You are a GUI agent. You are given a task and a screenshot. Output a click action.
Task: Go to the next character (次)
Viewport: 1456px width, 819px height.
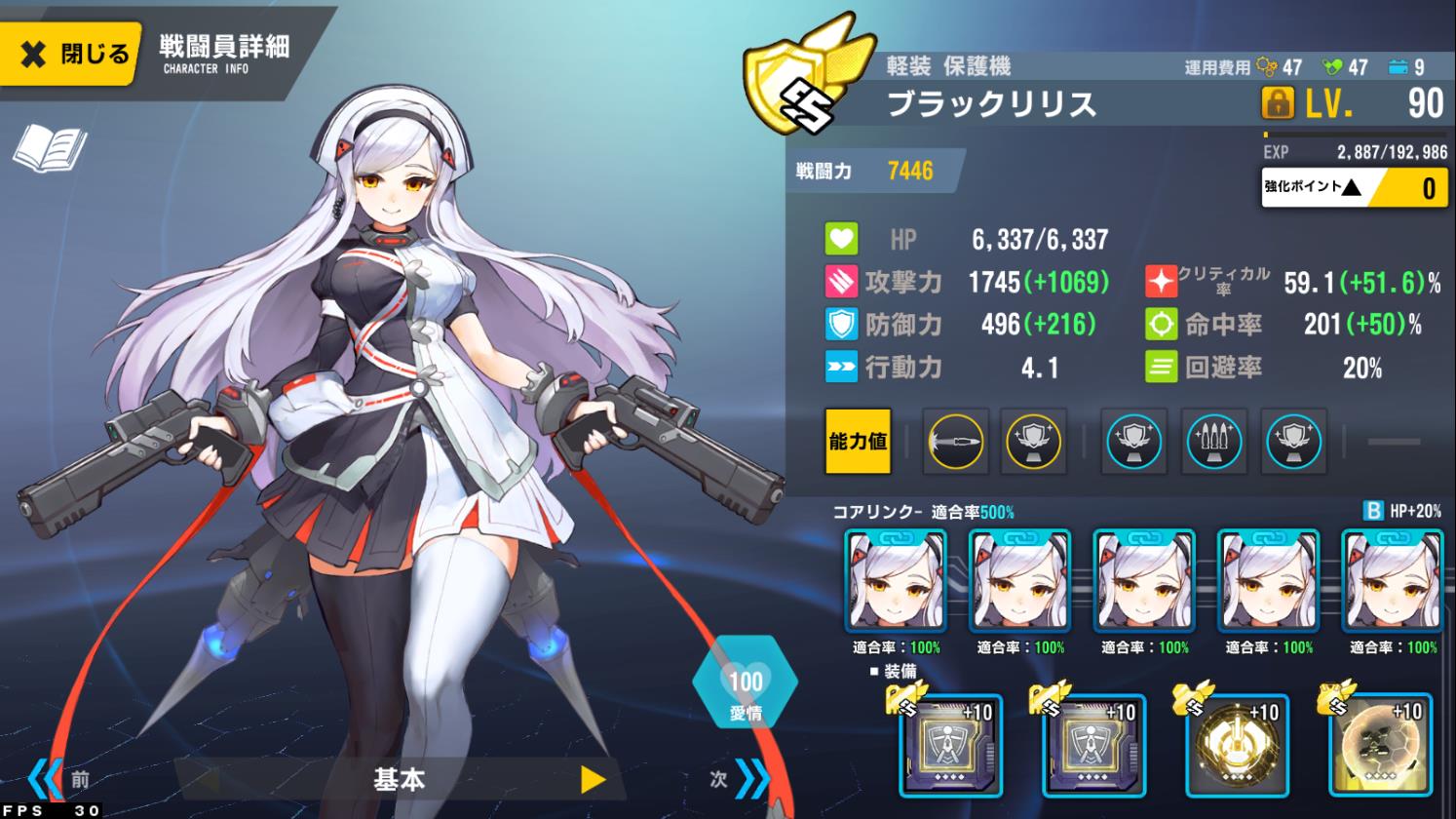tap(739, 779)
